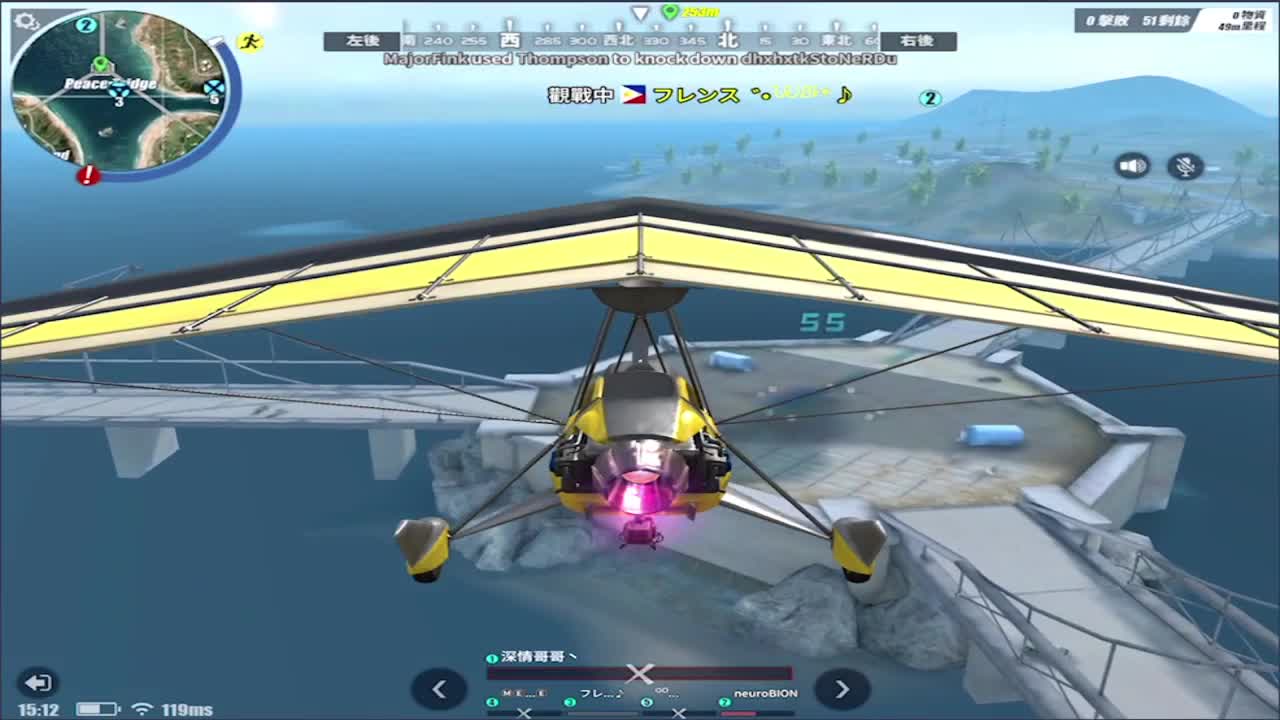Open the settings gear menu

[x=26, y=18]
